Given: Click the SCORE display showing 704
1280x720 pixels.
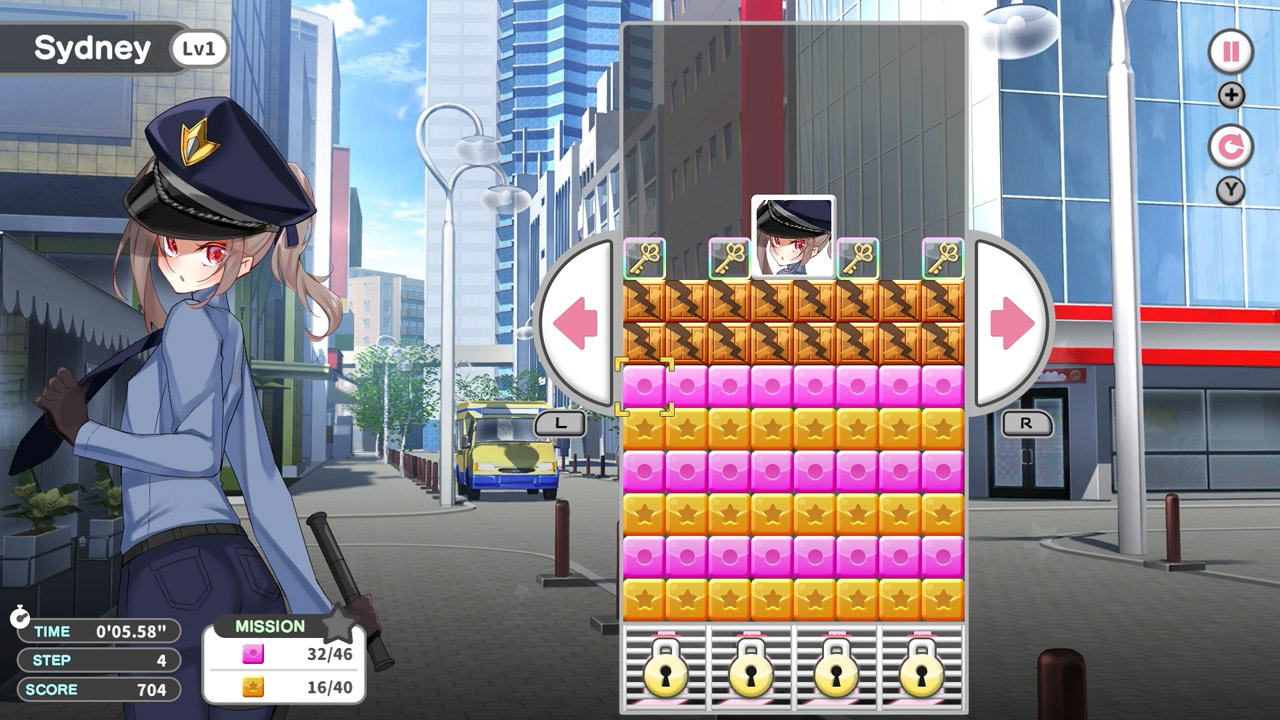Looking at the screenshot, I should pyautogui.click(x=98, y=689).
